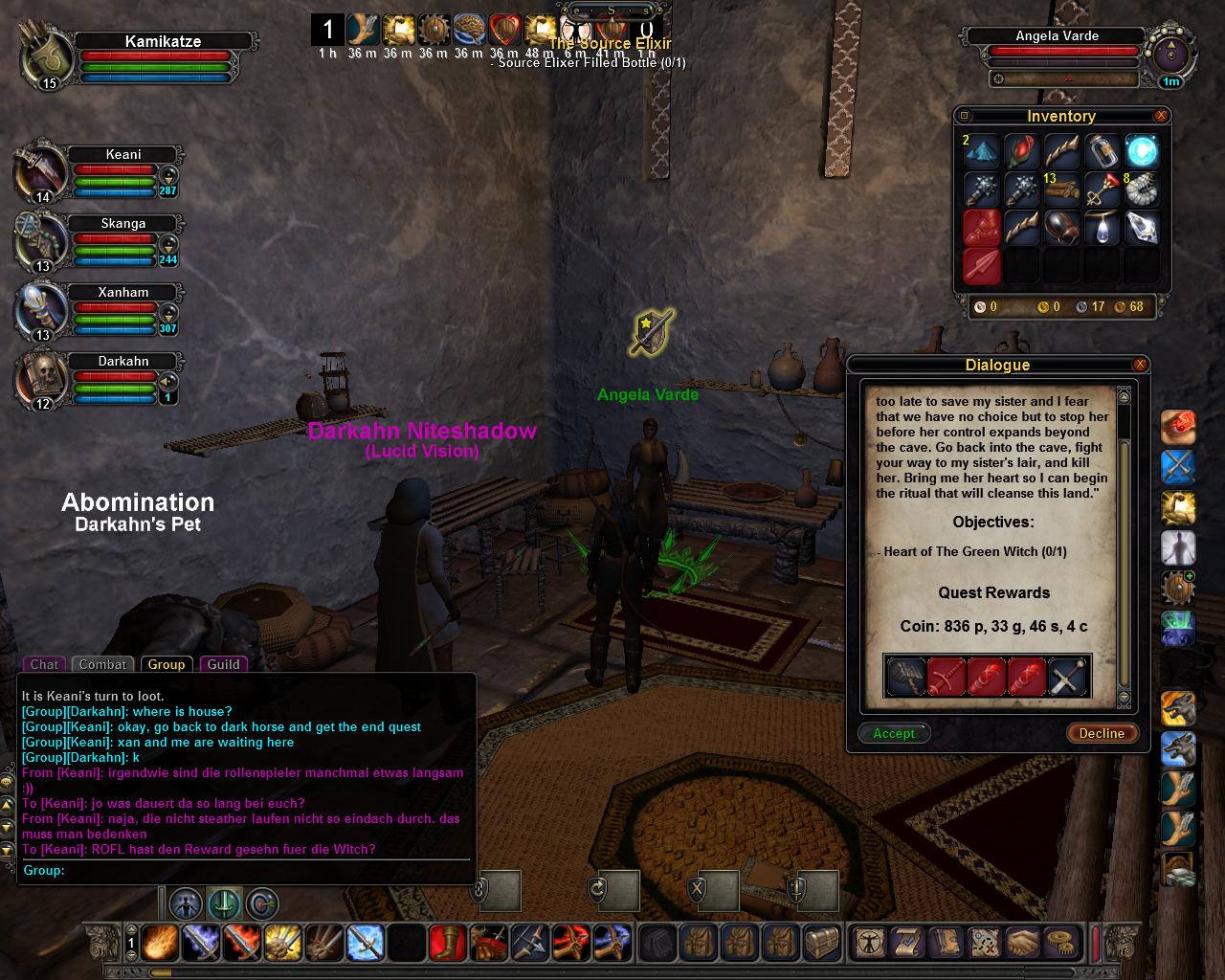Select the glowing blue orb item
Viewport: 1225px width, 980px height.
pos(1142,151)
